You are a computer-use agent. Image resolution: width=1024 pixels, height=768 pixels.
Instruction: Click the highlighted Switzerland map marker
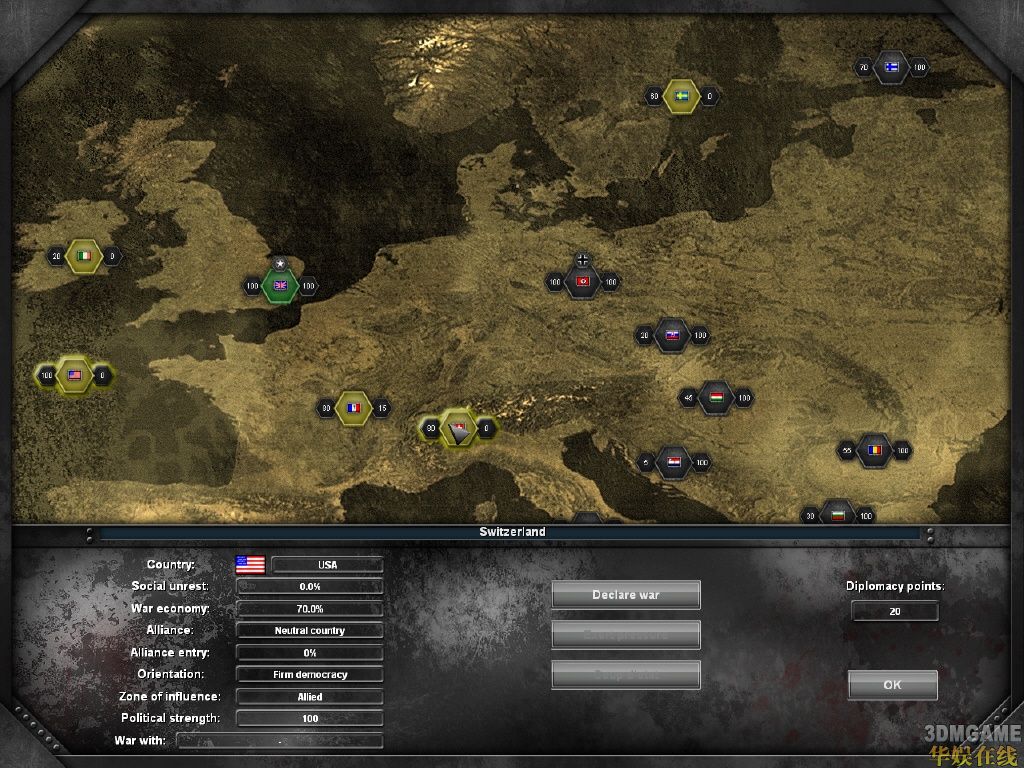459,429
